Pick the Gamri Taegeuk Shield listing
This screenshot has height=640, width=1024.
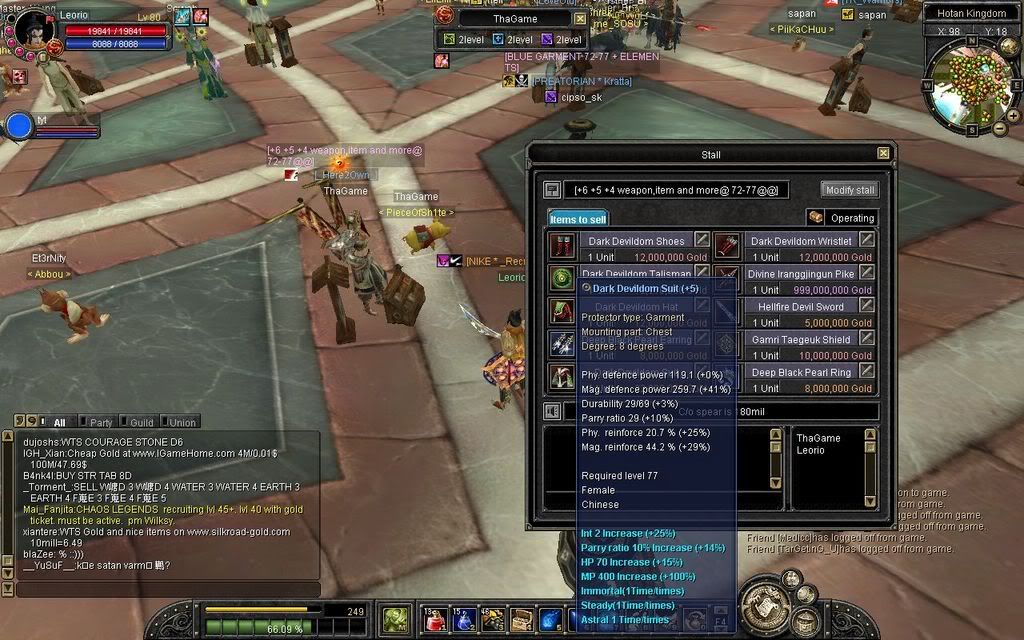(x=800, y=340)
